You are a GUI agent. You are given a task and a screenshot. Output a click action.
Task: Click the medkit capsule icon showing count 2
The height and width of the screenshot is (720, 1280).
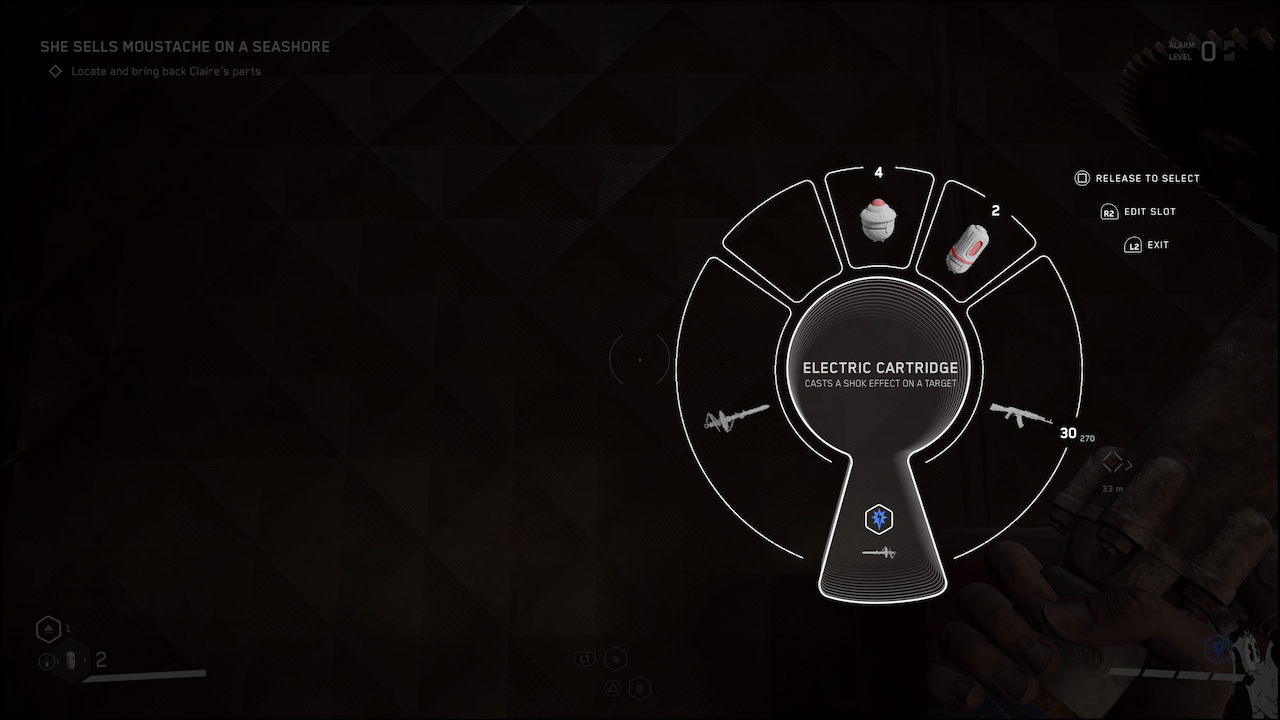tap(70, 659)
